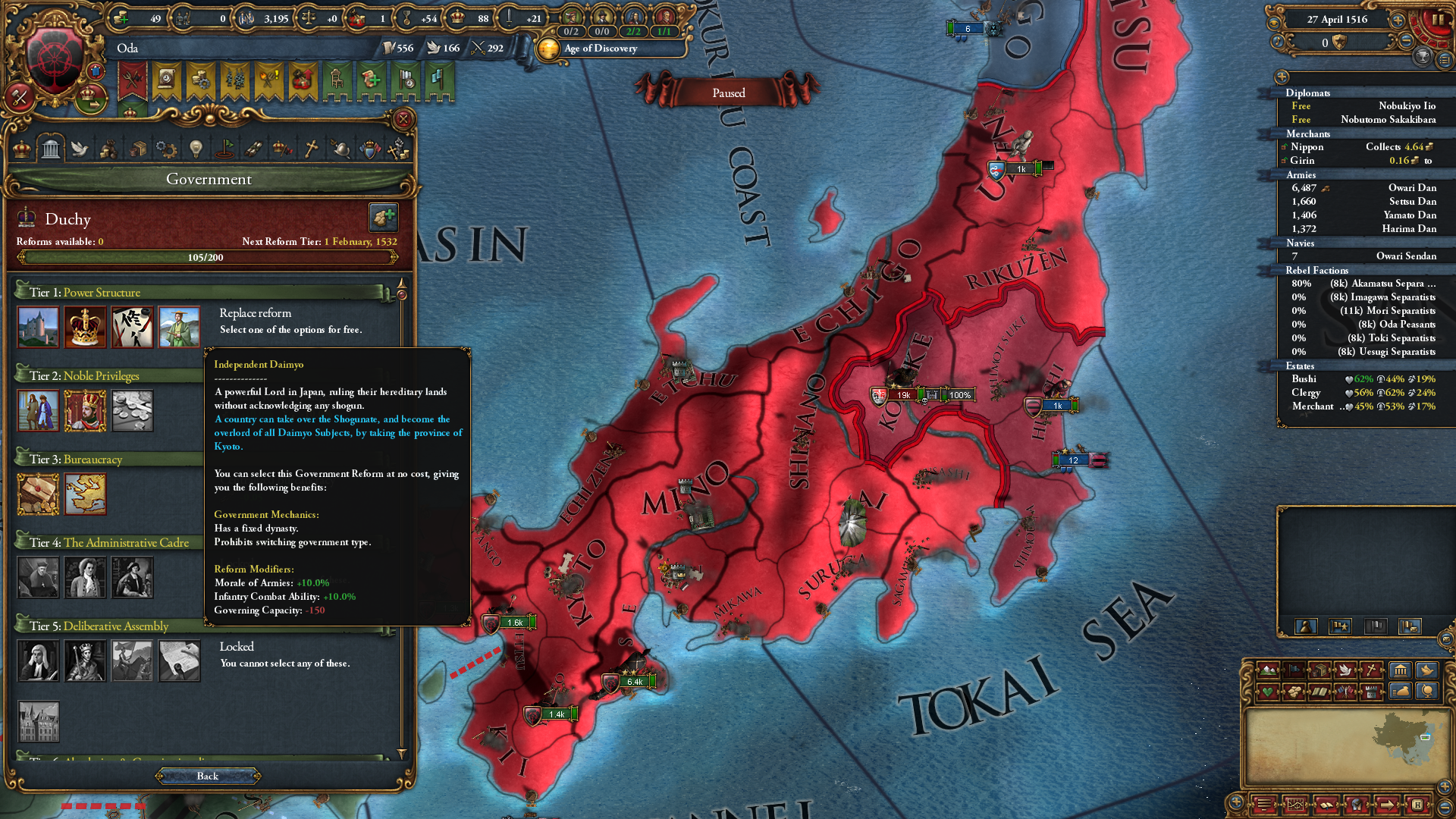Switch to the Court crown tab

(x=24, y=149)
